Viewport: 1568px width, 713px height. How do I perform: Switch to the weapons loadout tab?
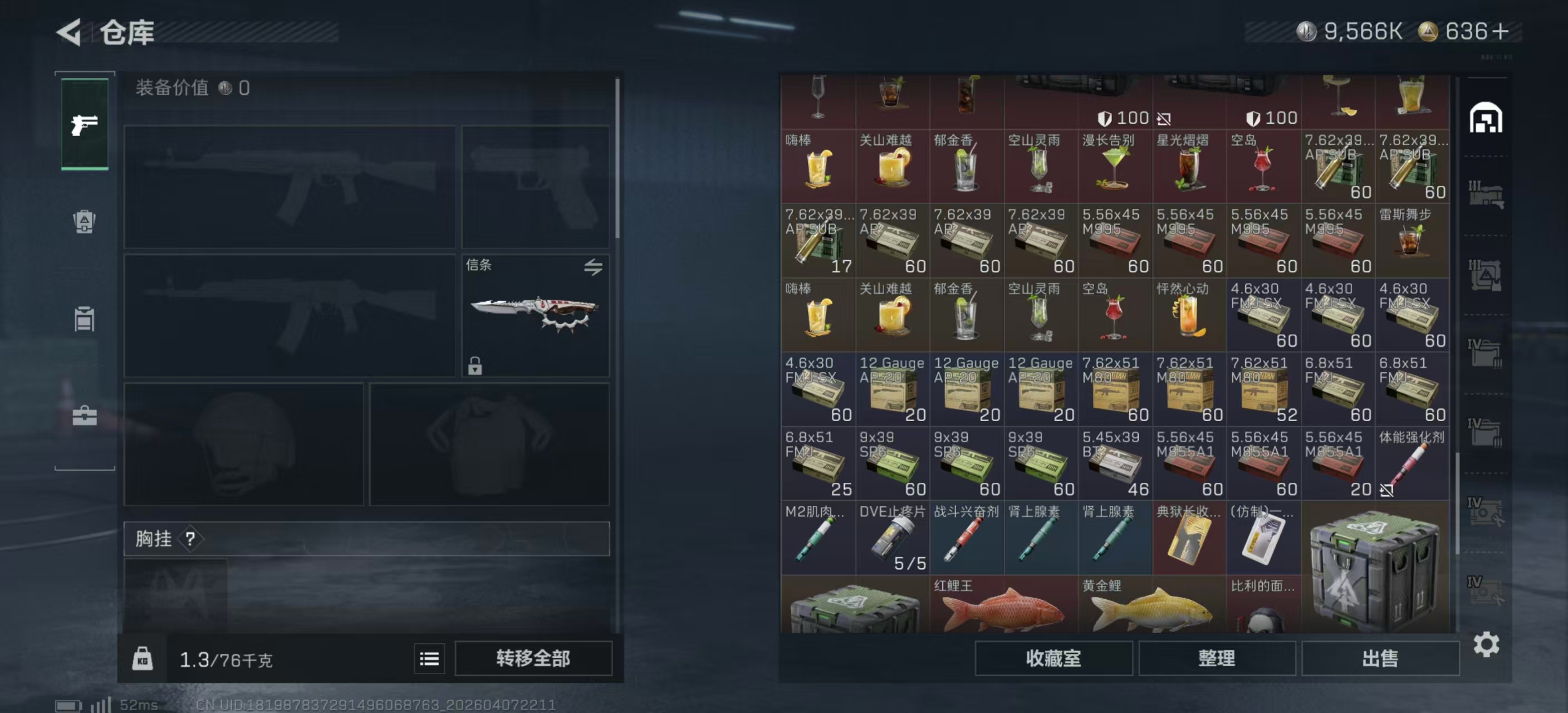click(x=85, y=124)
